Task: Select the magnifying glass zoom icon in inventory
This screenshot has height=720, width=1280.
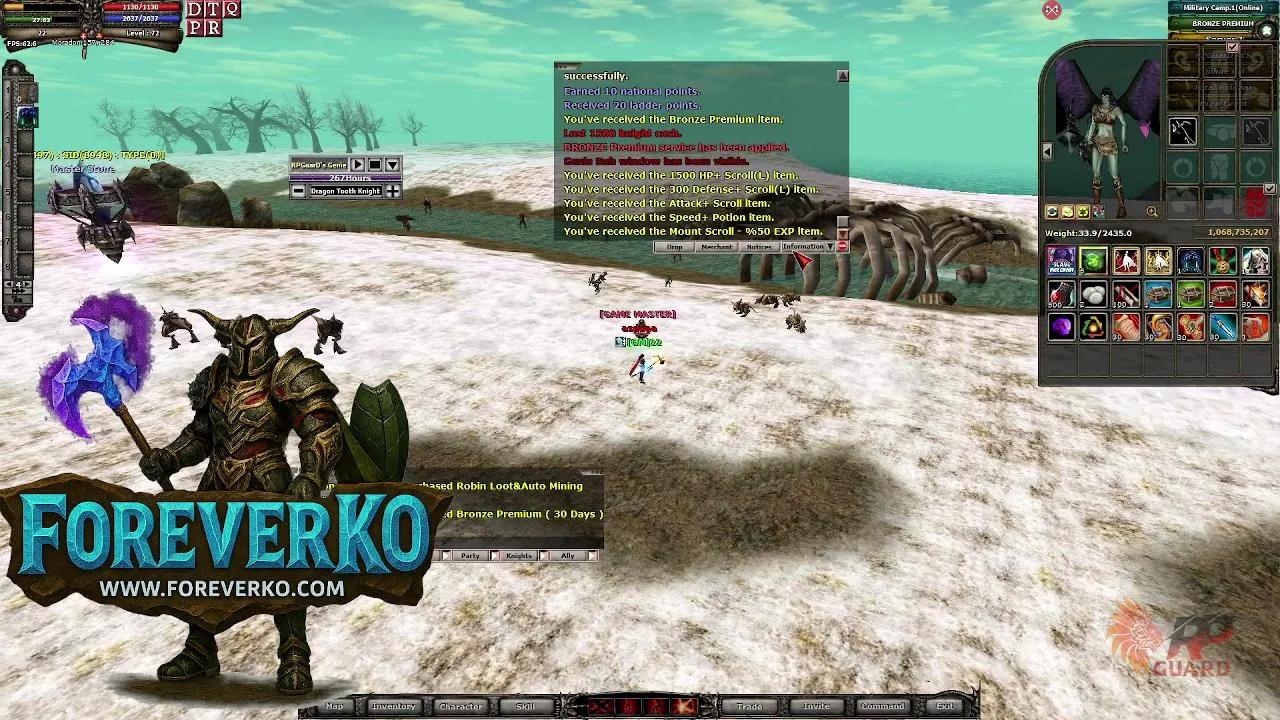Action: (x=1152, y=211)
